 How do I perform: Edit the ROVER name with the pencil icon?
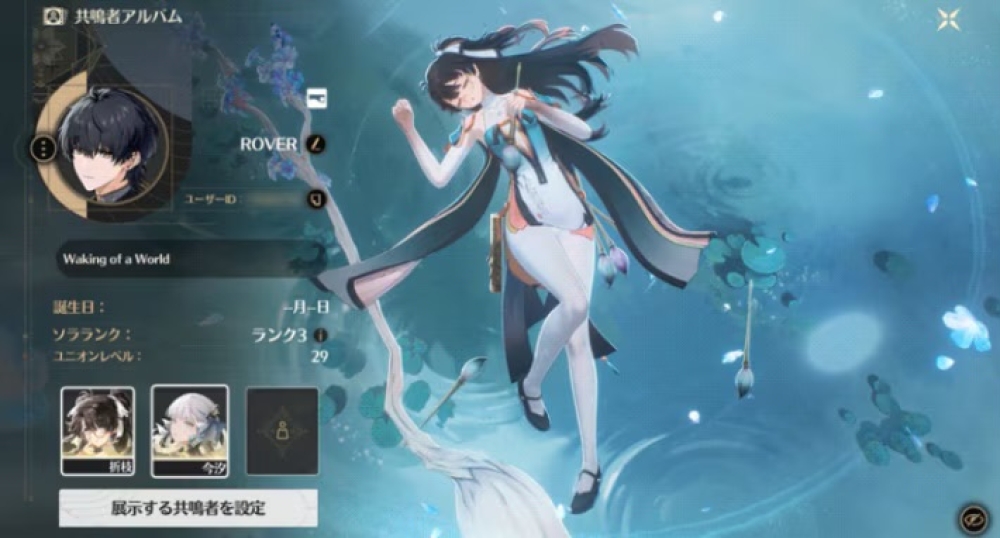tap(316, 144)
